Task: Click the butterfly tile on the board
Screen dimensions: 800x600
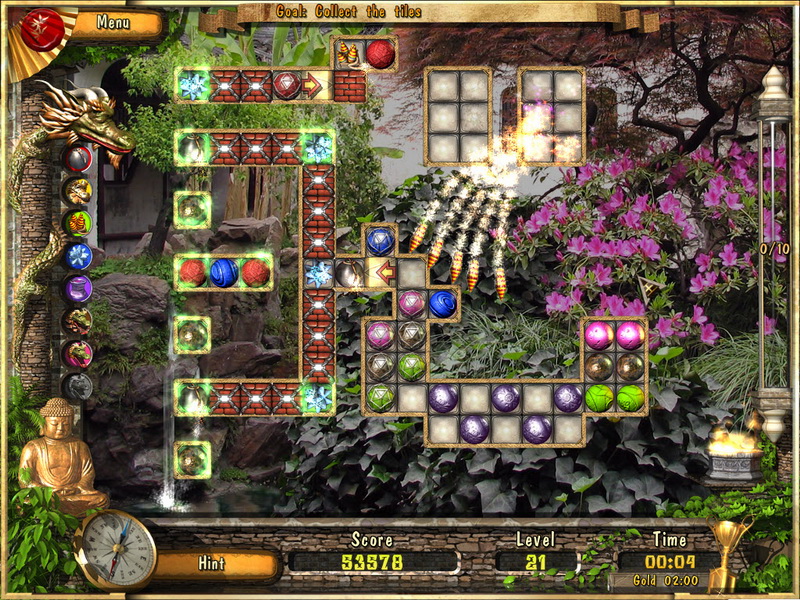Action: (x=349, y=54)
